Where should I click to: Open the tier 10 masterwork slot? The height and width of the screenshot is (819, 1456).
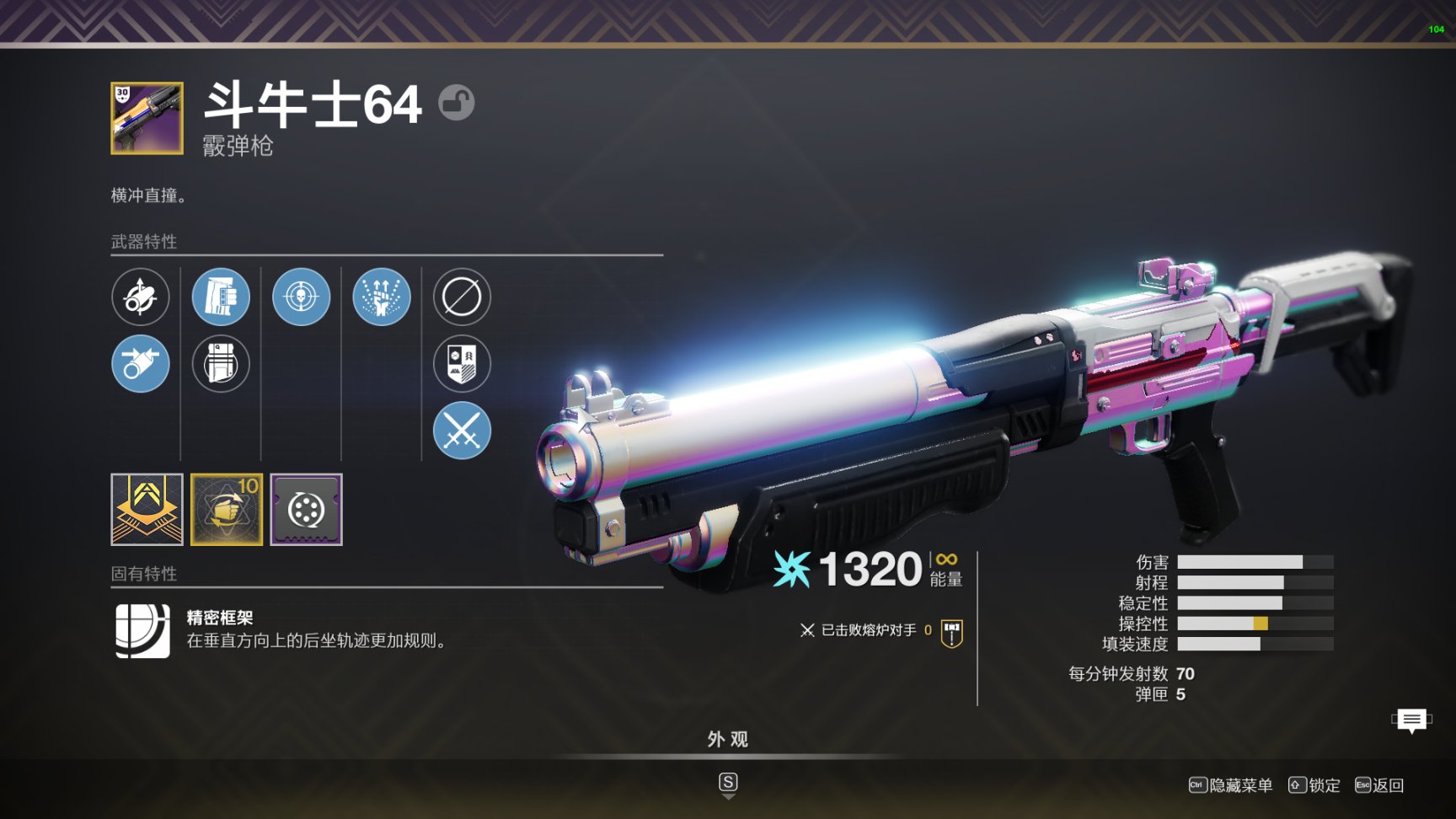(x=227, y=509)
